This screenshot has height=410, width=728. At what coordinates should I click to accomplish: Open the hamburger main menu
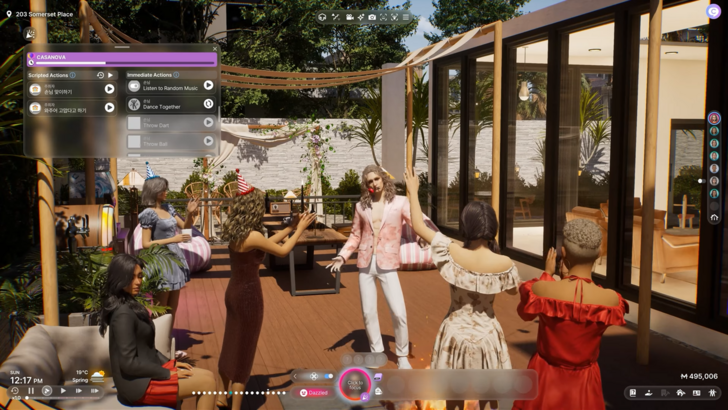(x=406, y=17)
